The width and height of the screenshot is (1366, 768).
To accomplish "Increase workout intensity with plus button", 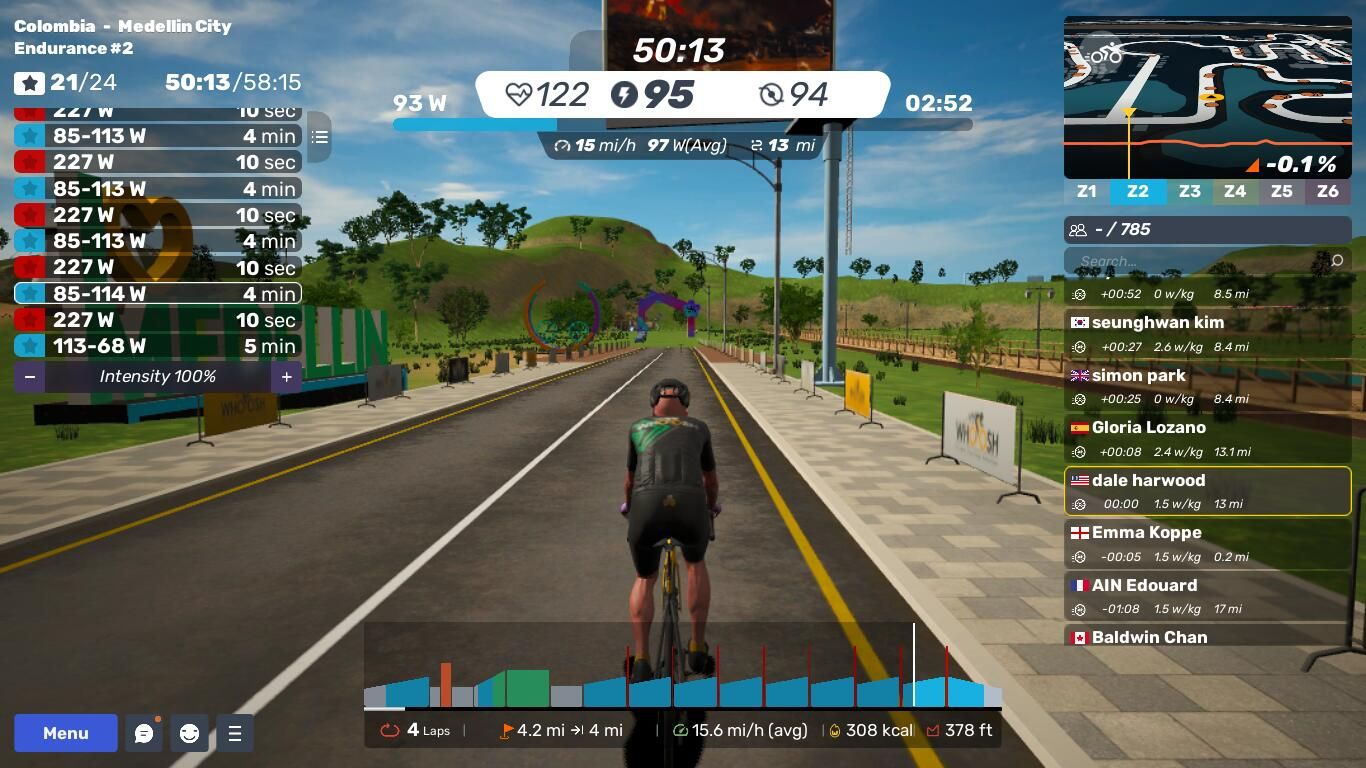I will 286,377.
